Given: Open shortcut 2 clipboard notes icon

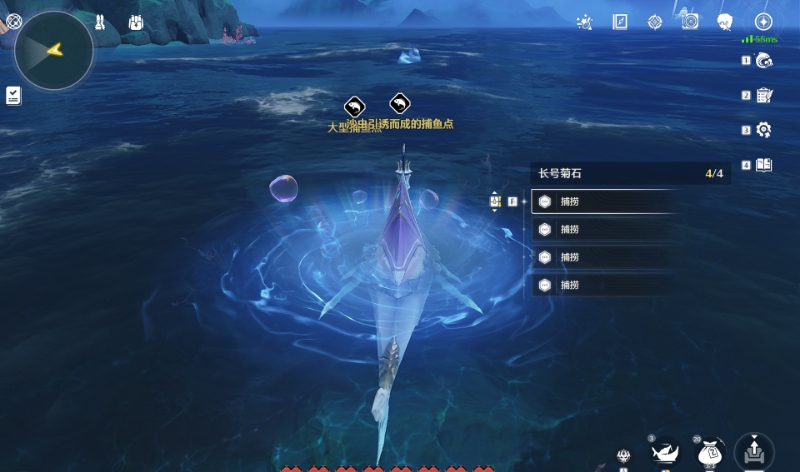Looking at the screenshot, I should (x=764, y=96).
